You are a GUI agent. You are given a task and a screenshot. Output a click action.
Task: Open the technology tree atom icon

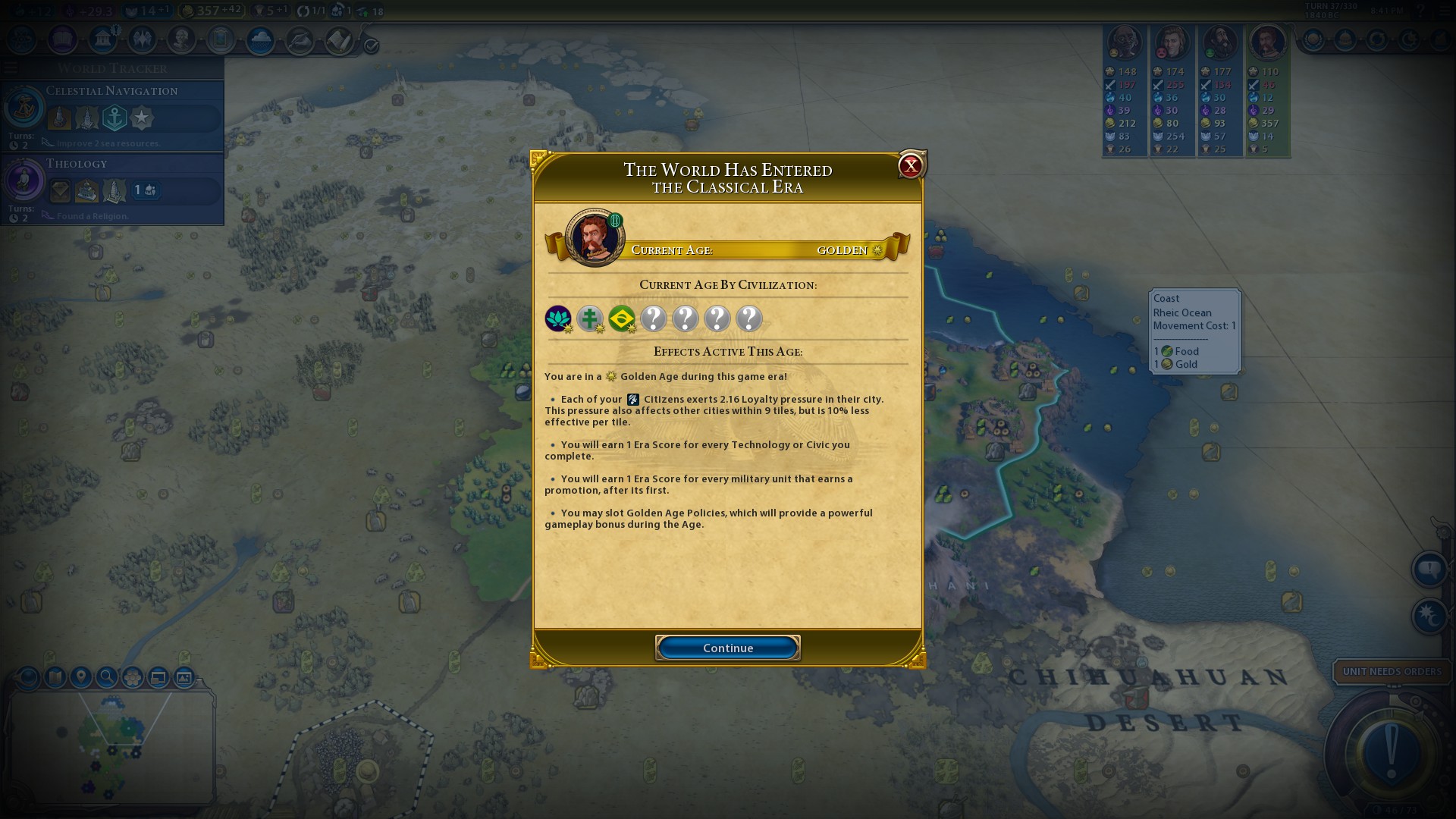(x=22, y=39)
